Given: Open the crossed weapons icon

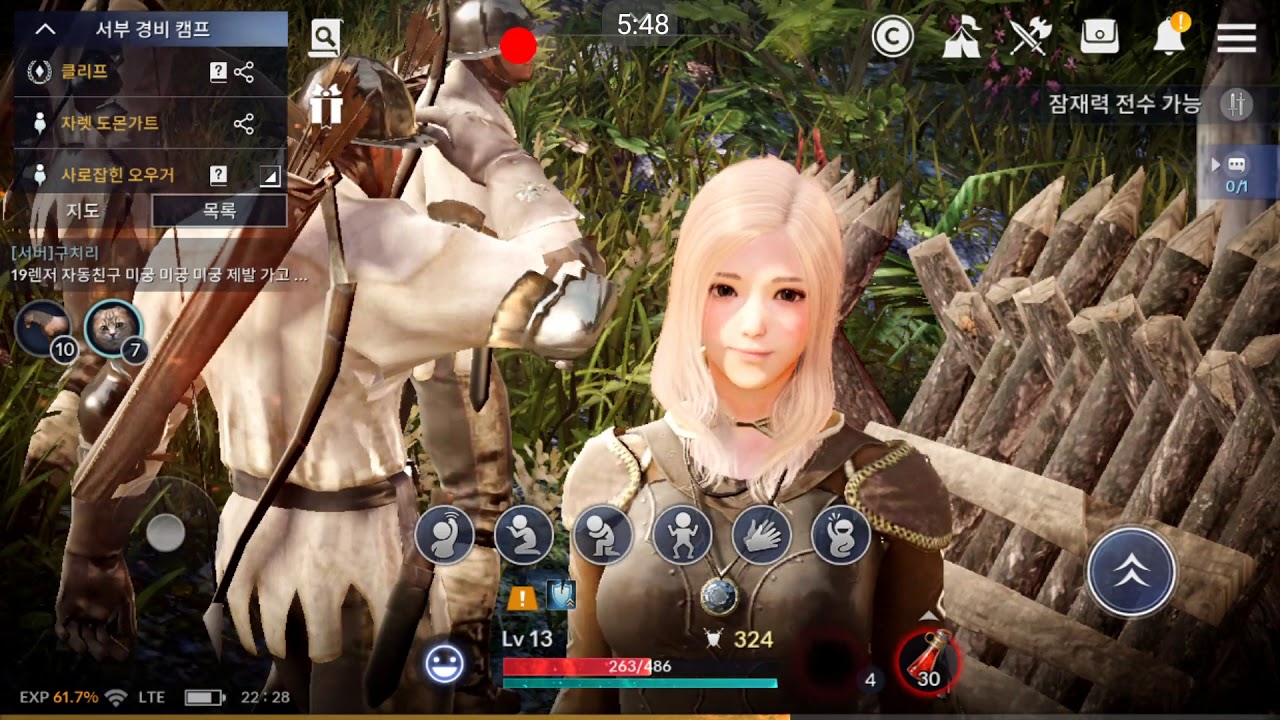Looking at the screenshot, I should (x=1029, y=37).
